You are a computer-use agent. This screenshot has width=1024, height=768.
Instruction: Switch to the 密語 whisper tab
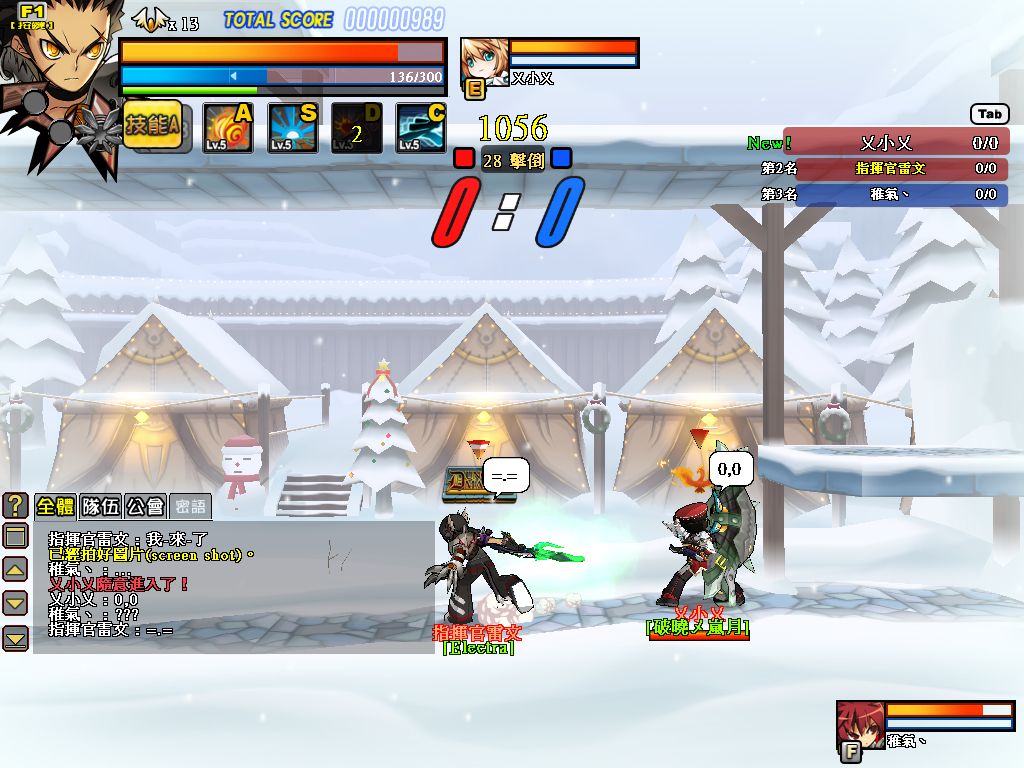(x=190, y=506)
